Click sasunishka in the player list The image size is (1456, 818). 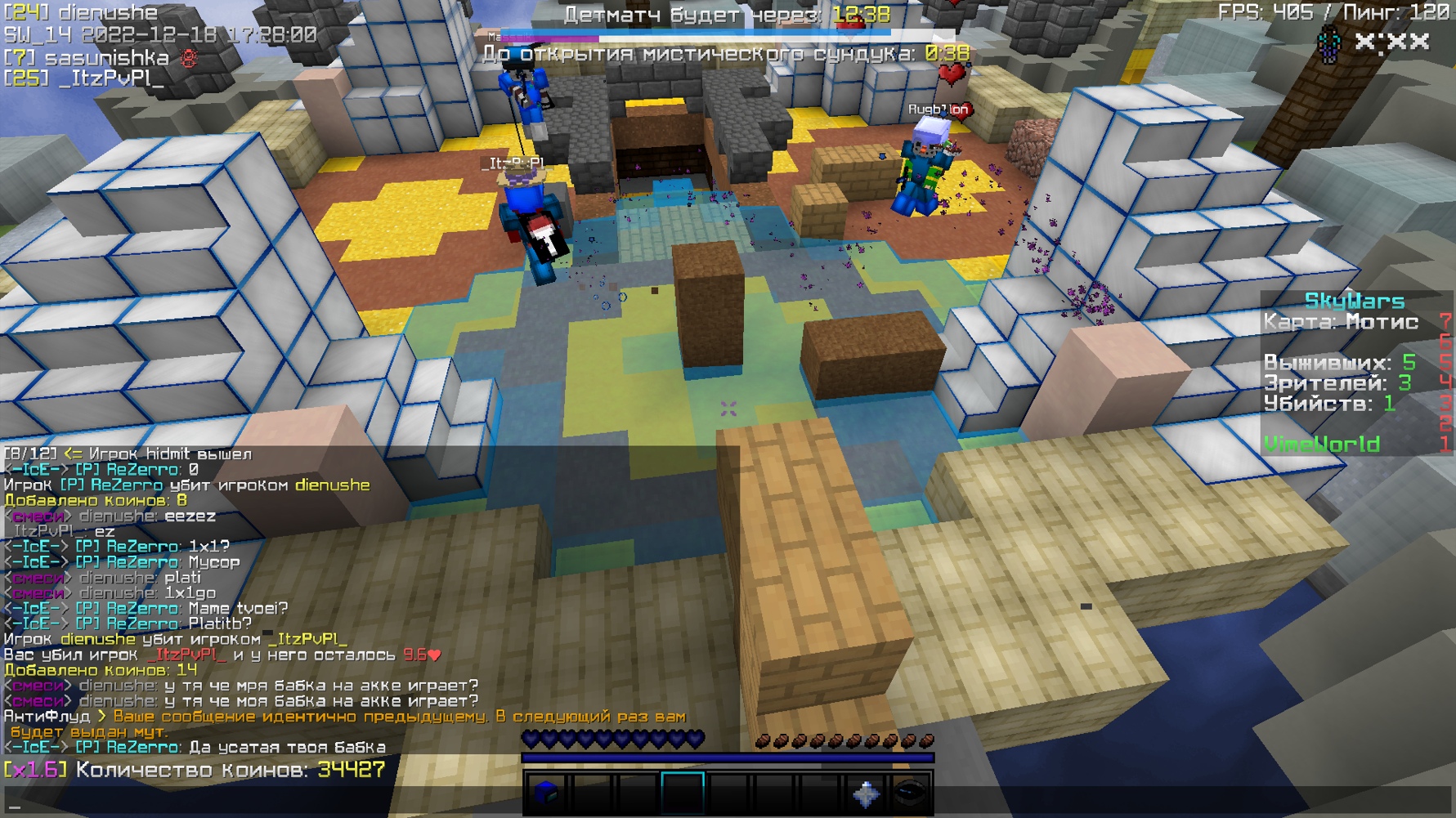(106, 58)
